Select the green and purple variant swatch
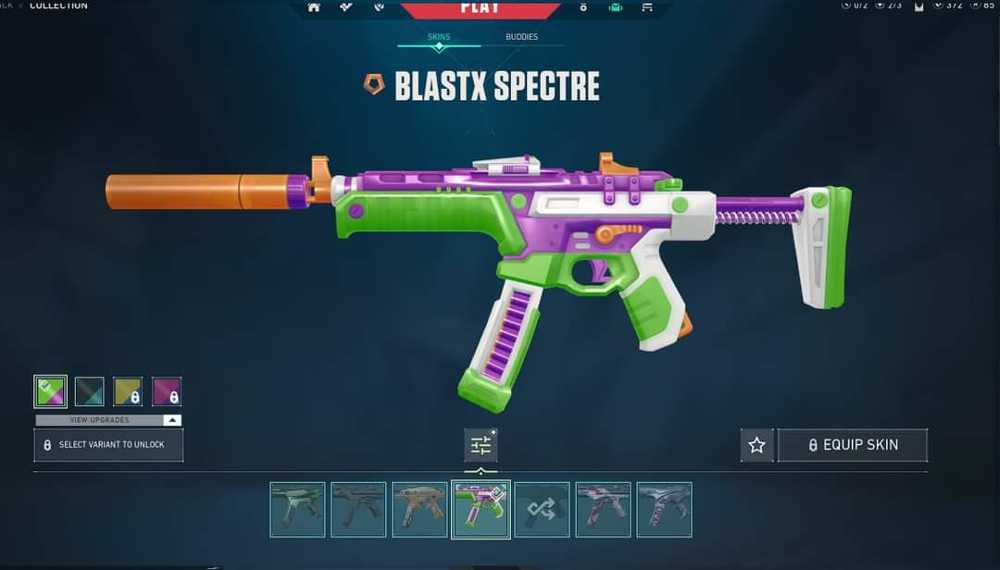 [x=50, y=391]
